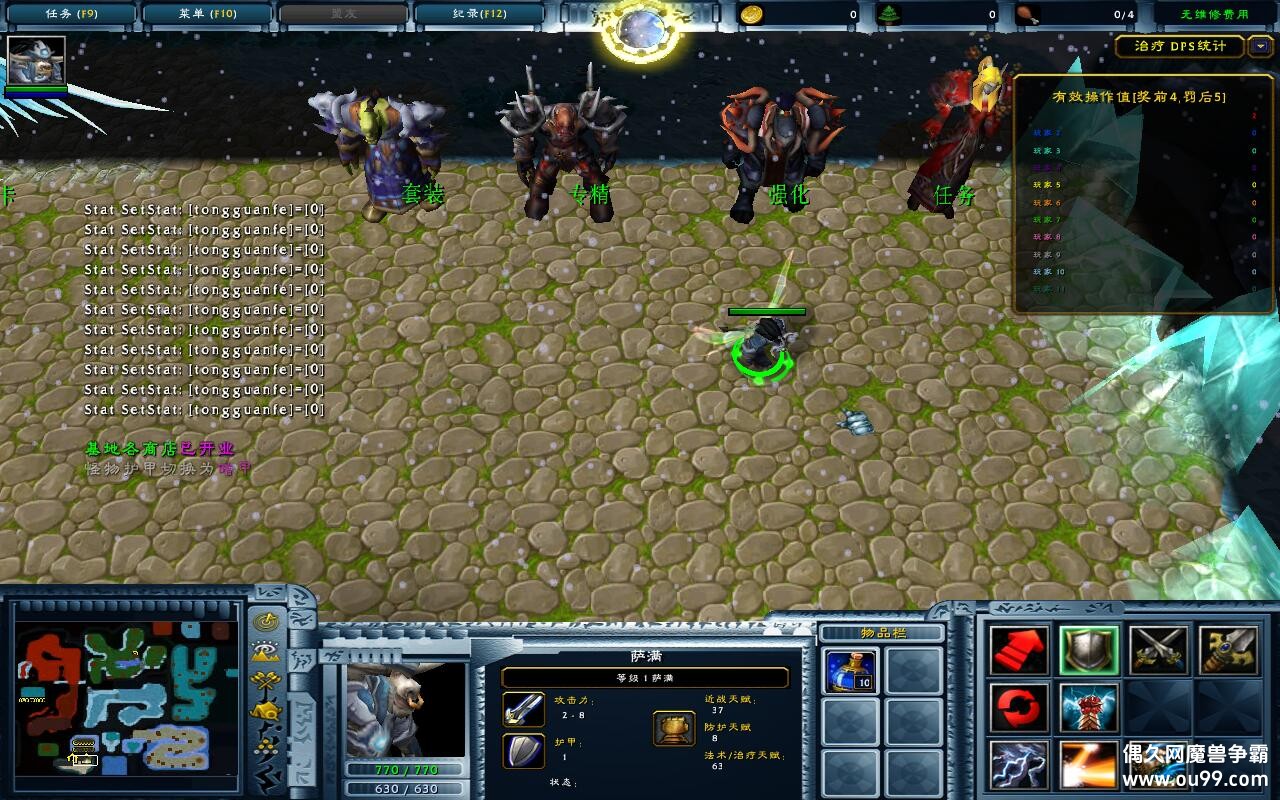The width and height of the screenshot is (1280, 800).
Task: Select the shield Hold Position command
Action: (x=1089, y=650)
